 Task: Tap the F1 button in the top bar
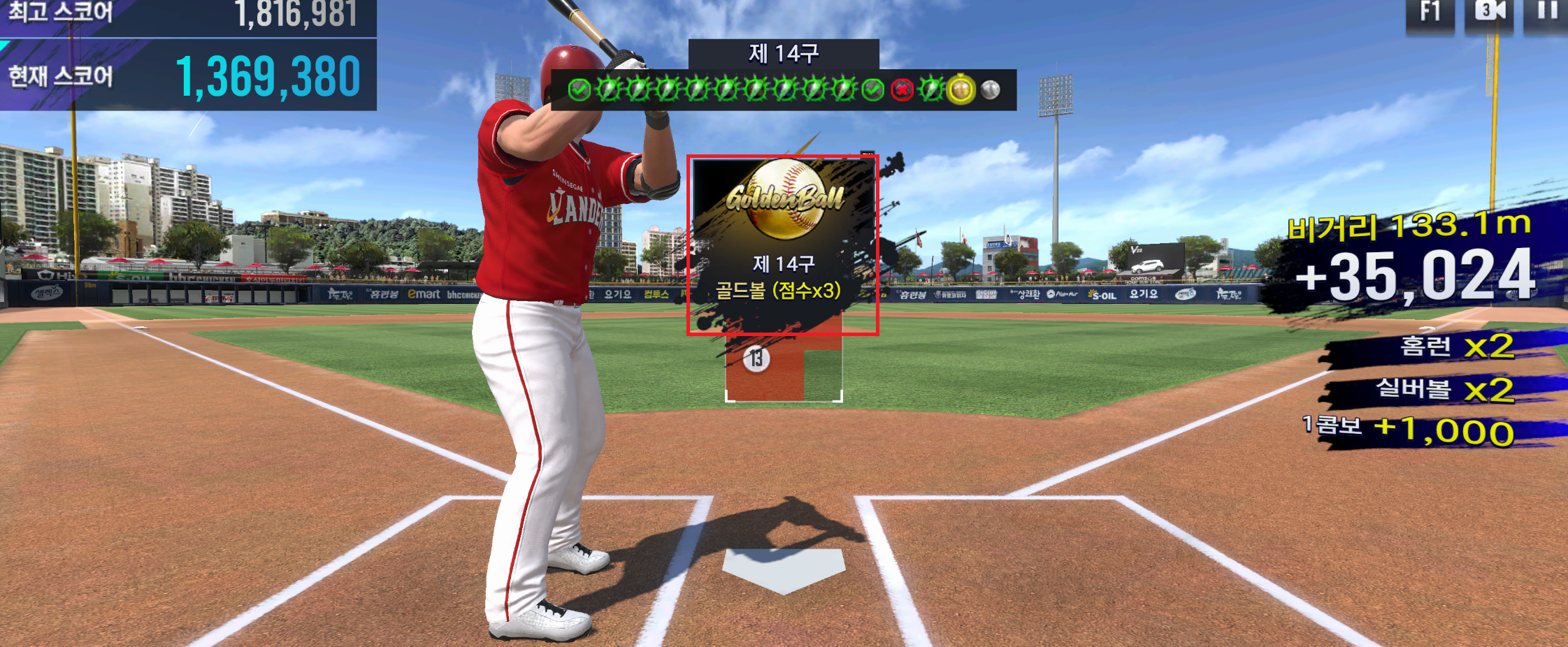1430,12
